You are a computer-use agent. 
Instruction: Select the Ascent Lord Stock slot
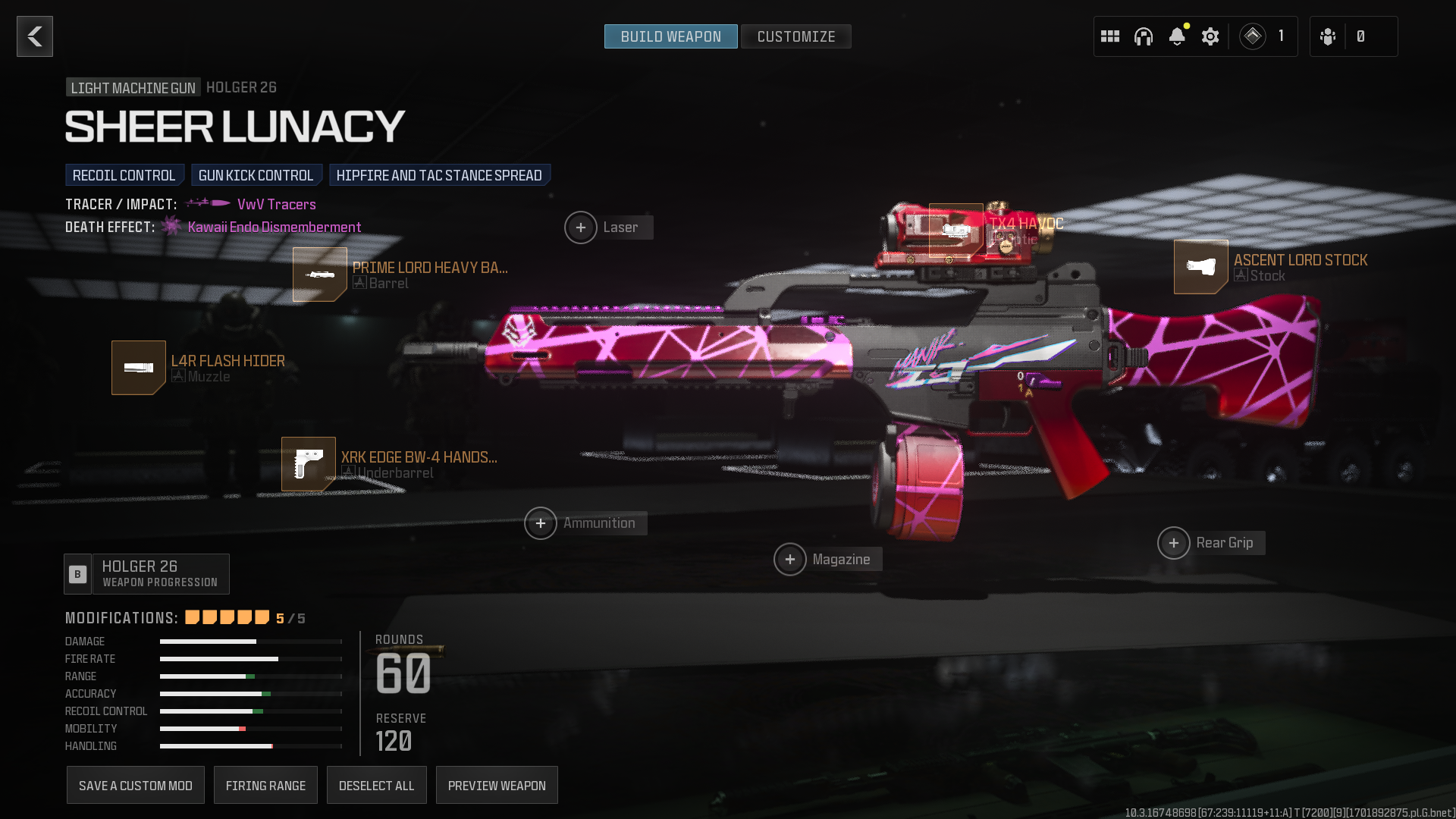[x=1201, y=267]
